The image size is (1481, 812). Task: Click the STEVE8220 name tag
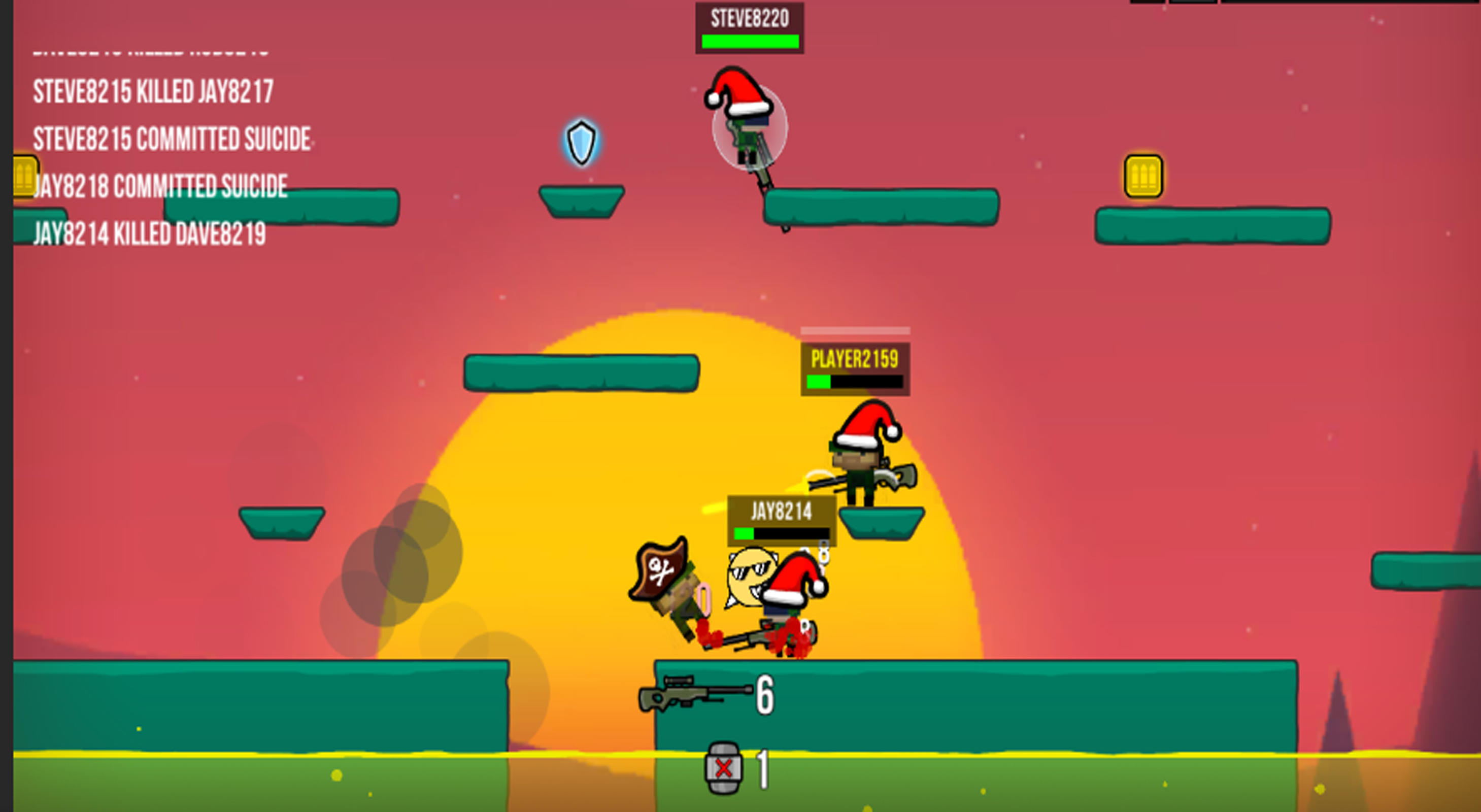click(749, 17)
